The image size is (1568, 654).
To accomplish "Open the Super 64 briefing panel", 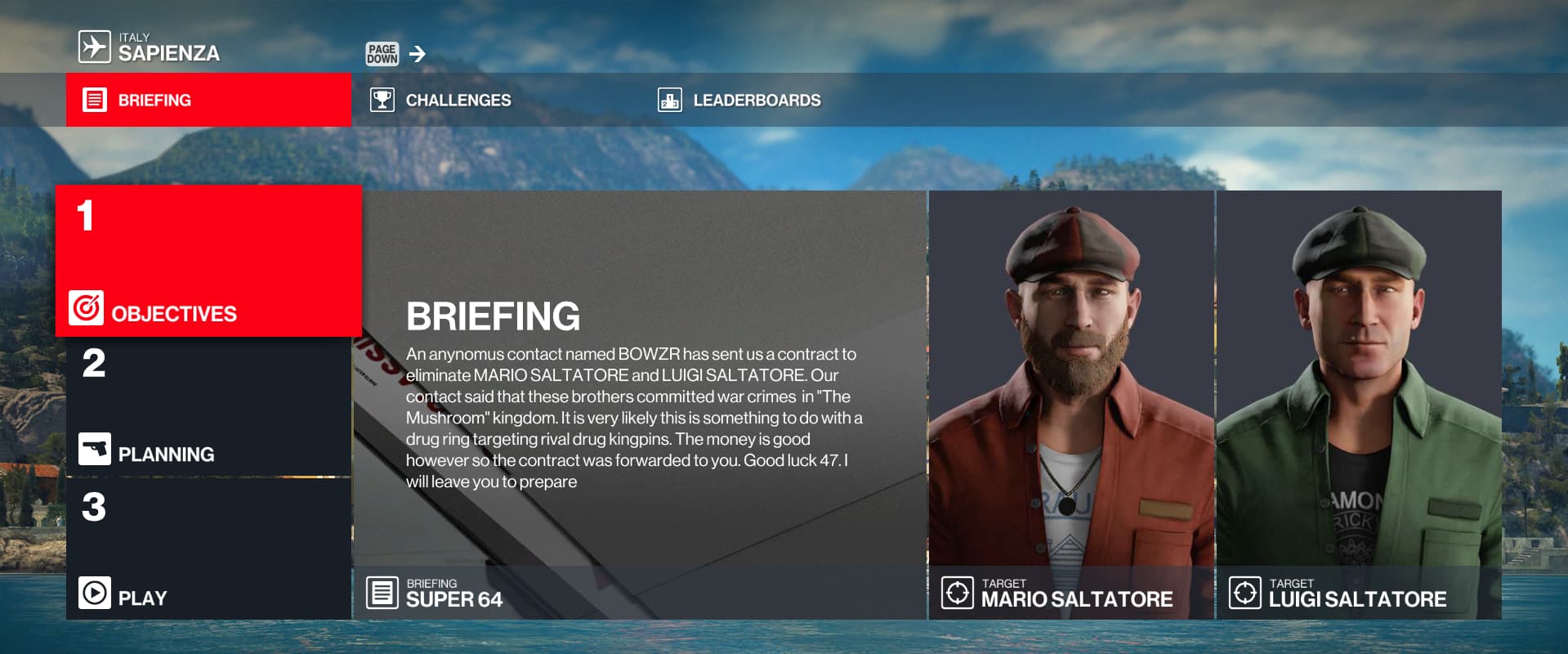I will click(x=640, y=405).
